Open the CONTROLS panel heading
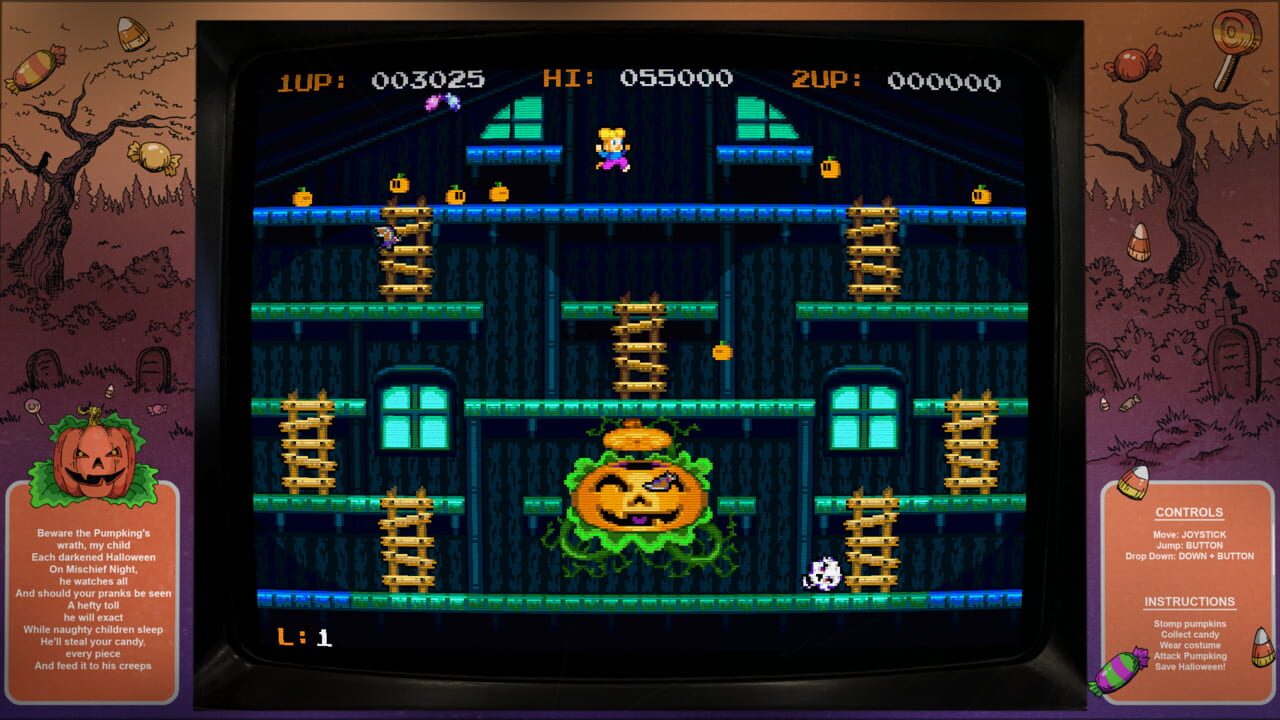 pos(1190,512)
